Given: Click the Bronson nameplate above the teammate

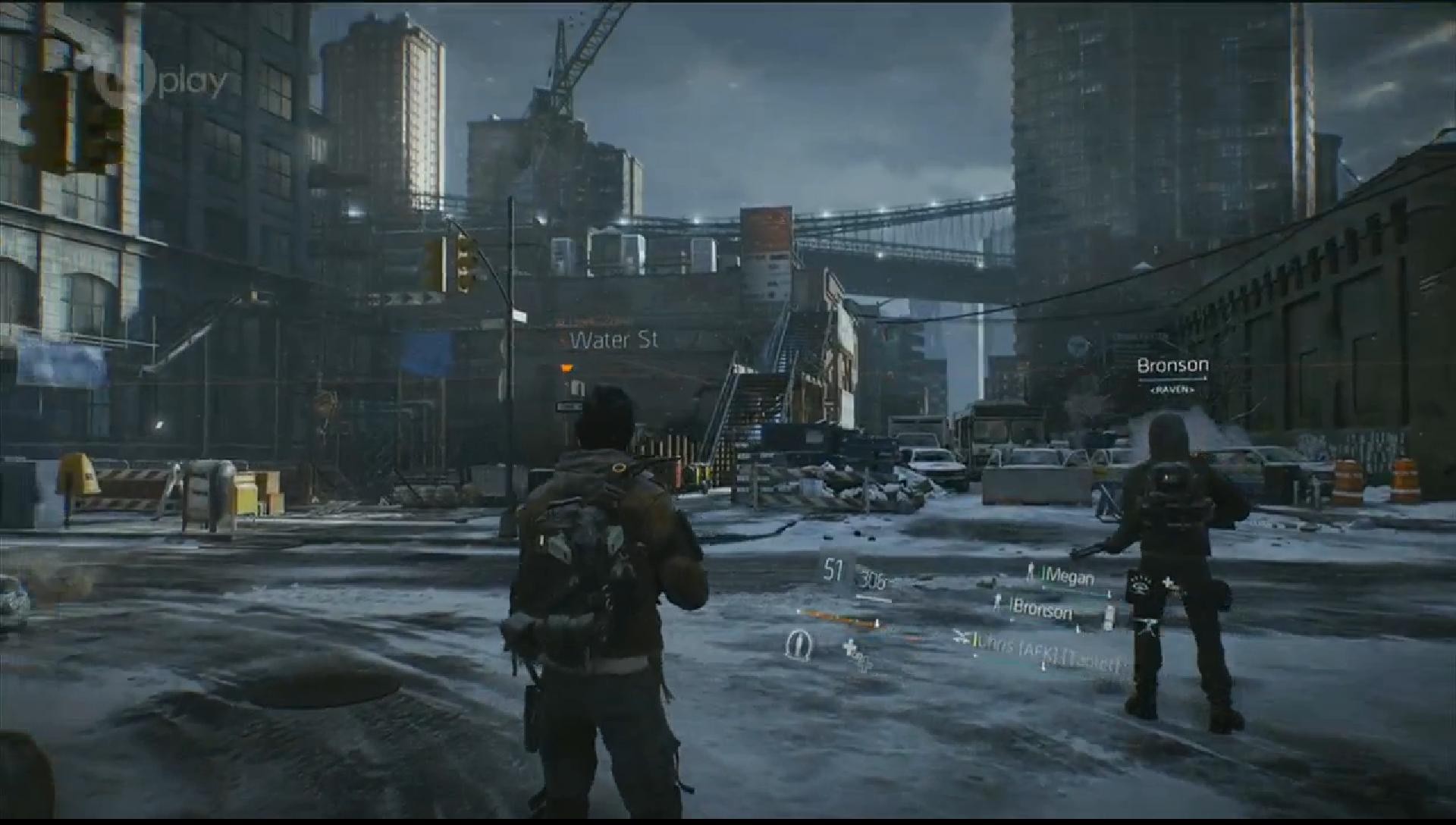Looking at the screenshot, I should point(1172,365).
